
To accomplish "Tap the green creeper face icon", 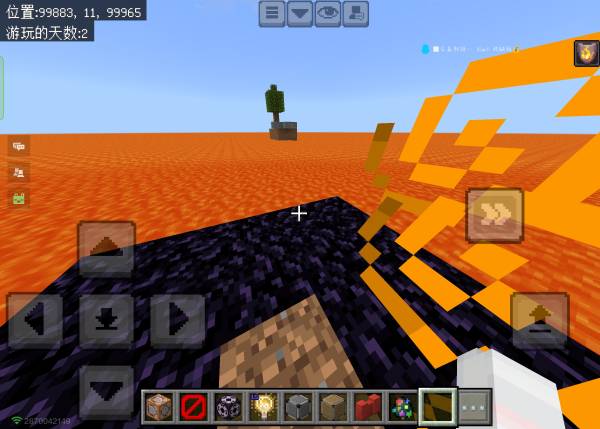I will (18, 198).
